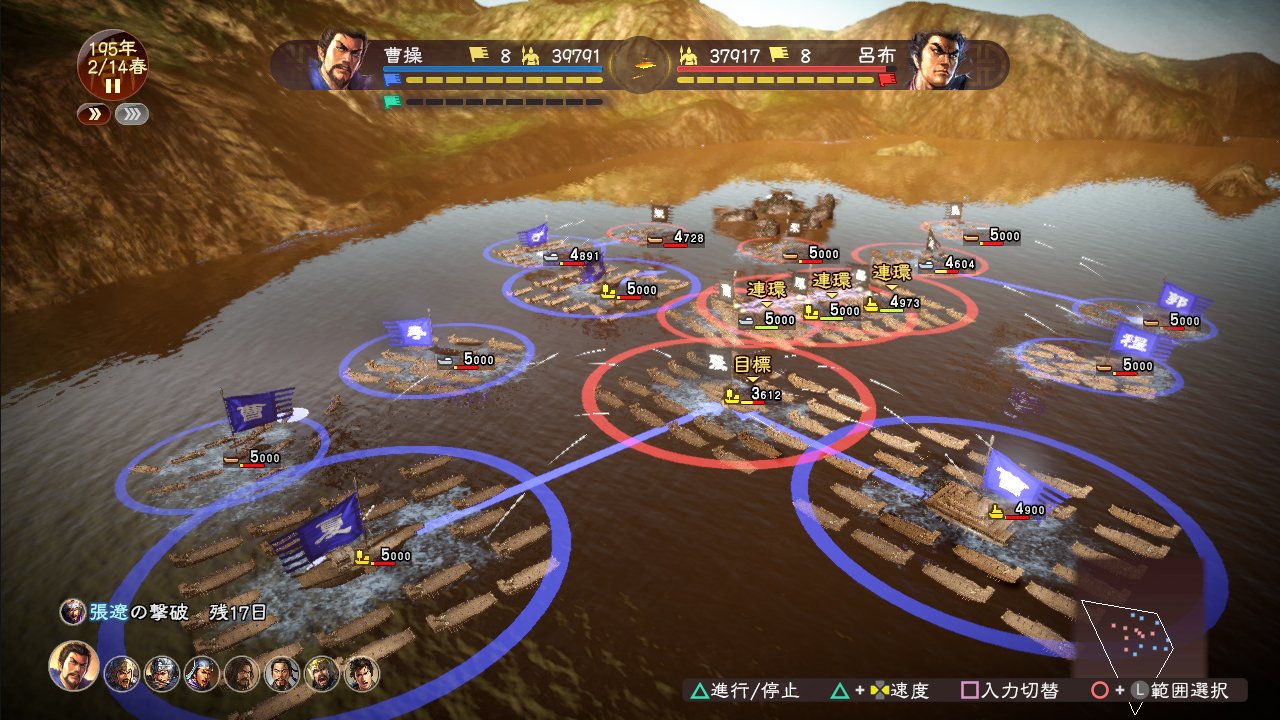
Task: Set battle speed to double-arrow fast forward
Action: pos(94,114)
